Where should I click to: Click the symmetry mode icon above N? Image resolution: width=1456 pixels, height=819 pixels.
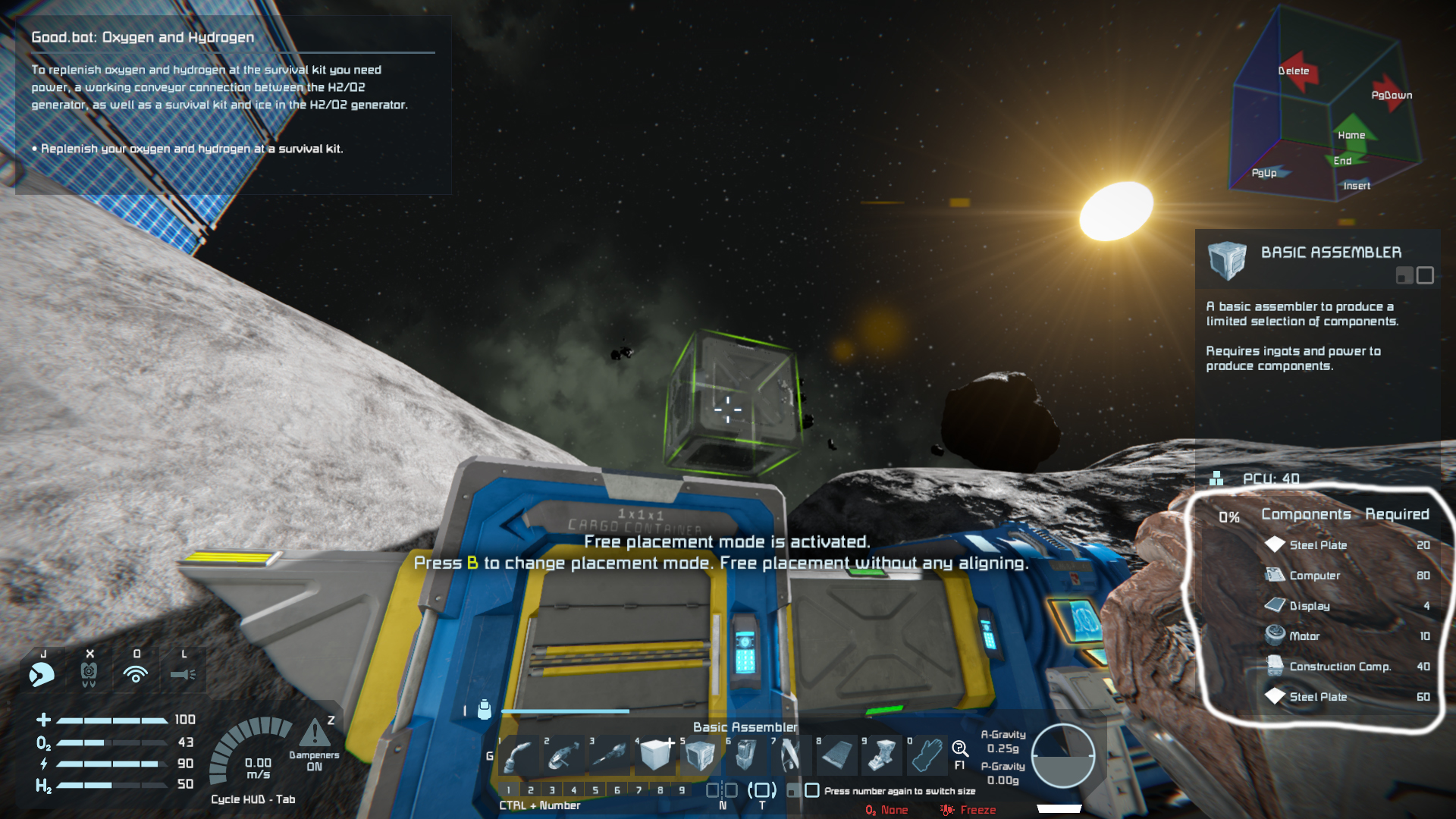point(722,790)
